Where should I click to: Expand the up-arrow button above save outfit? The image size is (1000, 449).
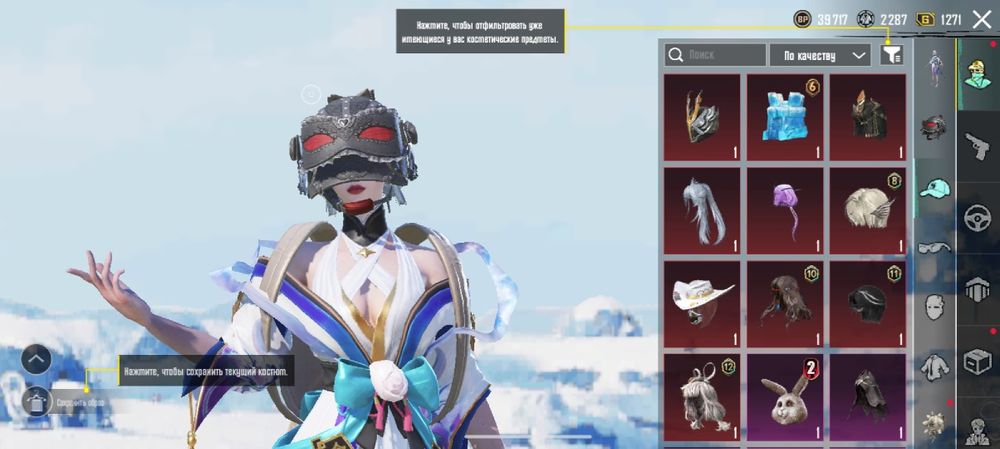[36, 358]
